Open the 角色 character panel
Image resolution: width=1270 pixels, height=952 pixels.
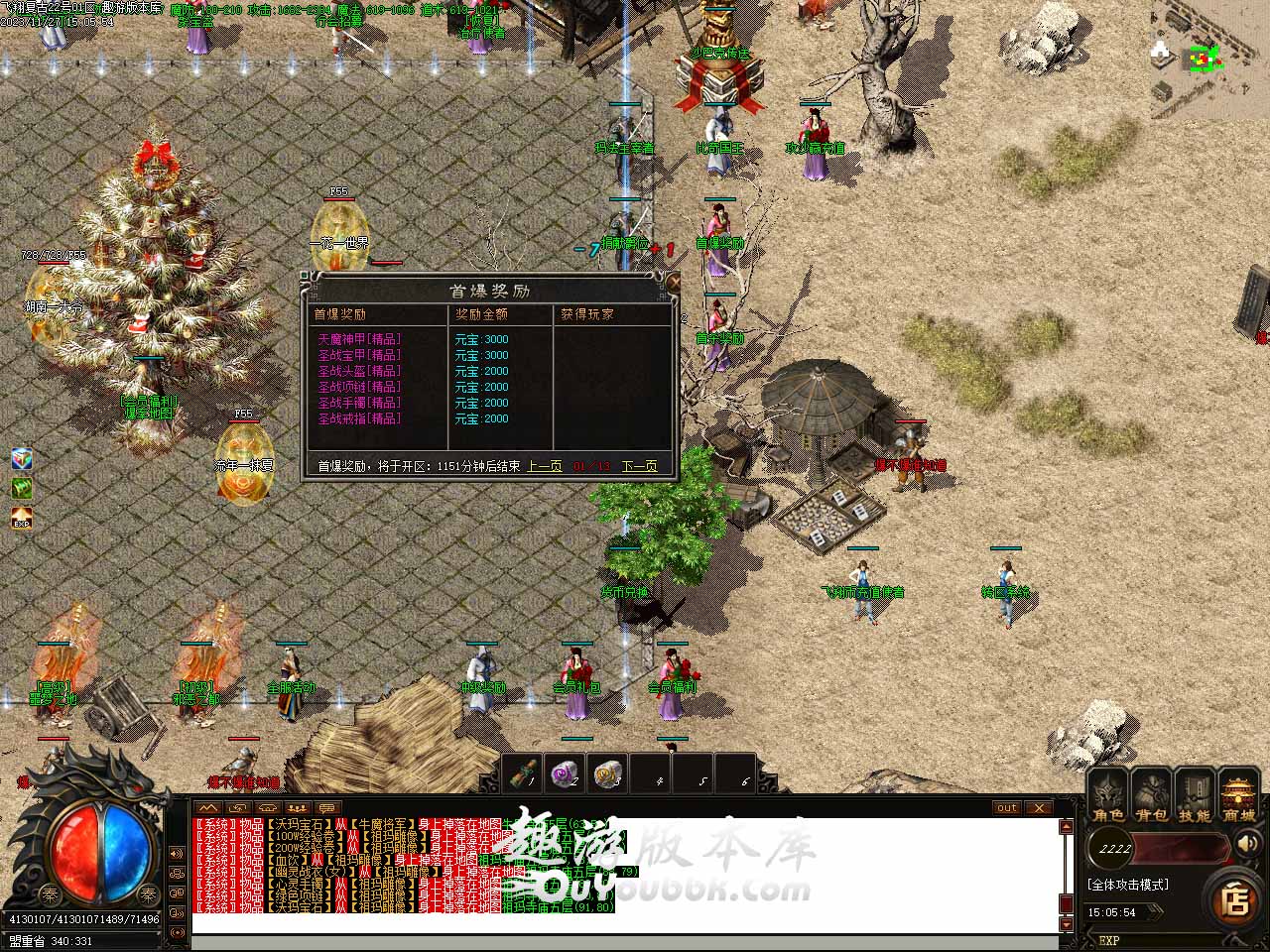pyautogui.click(x=1108, y=797)
